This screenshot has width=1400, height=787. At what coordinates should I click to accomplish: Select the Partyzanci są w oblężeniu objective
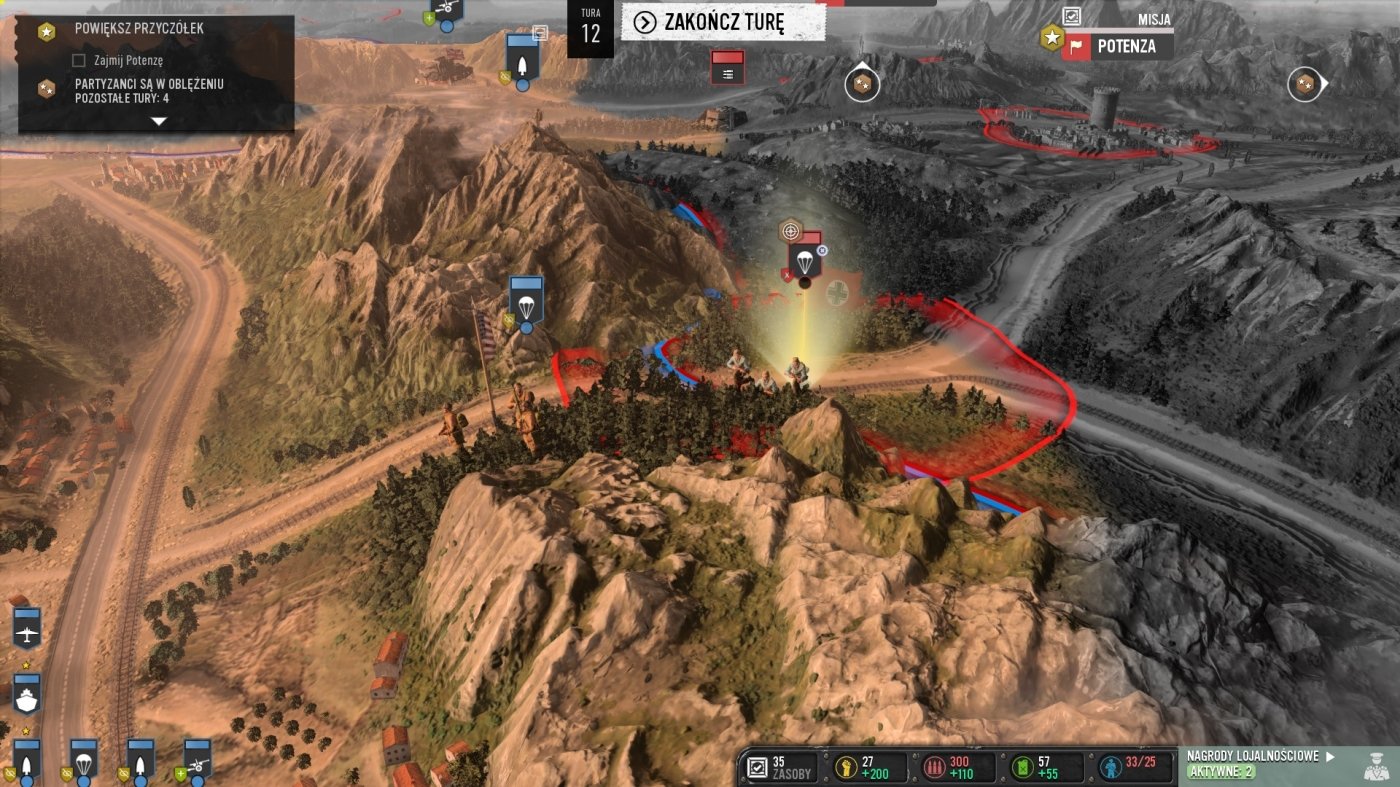tap(147, 90)
